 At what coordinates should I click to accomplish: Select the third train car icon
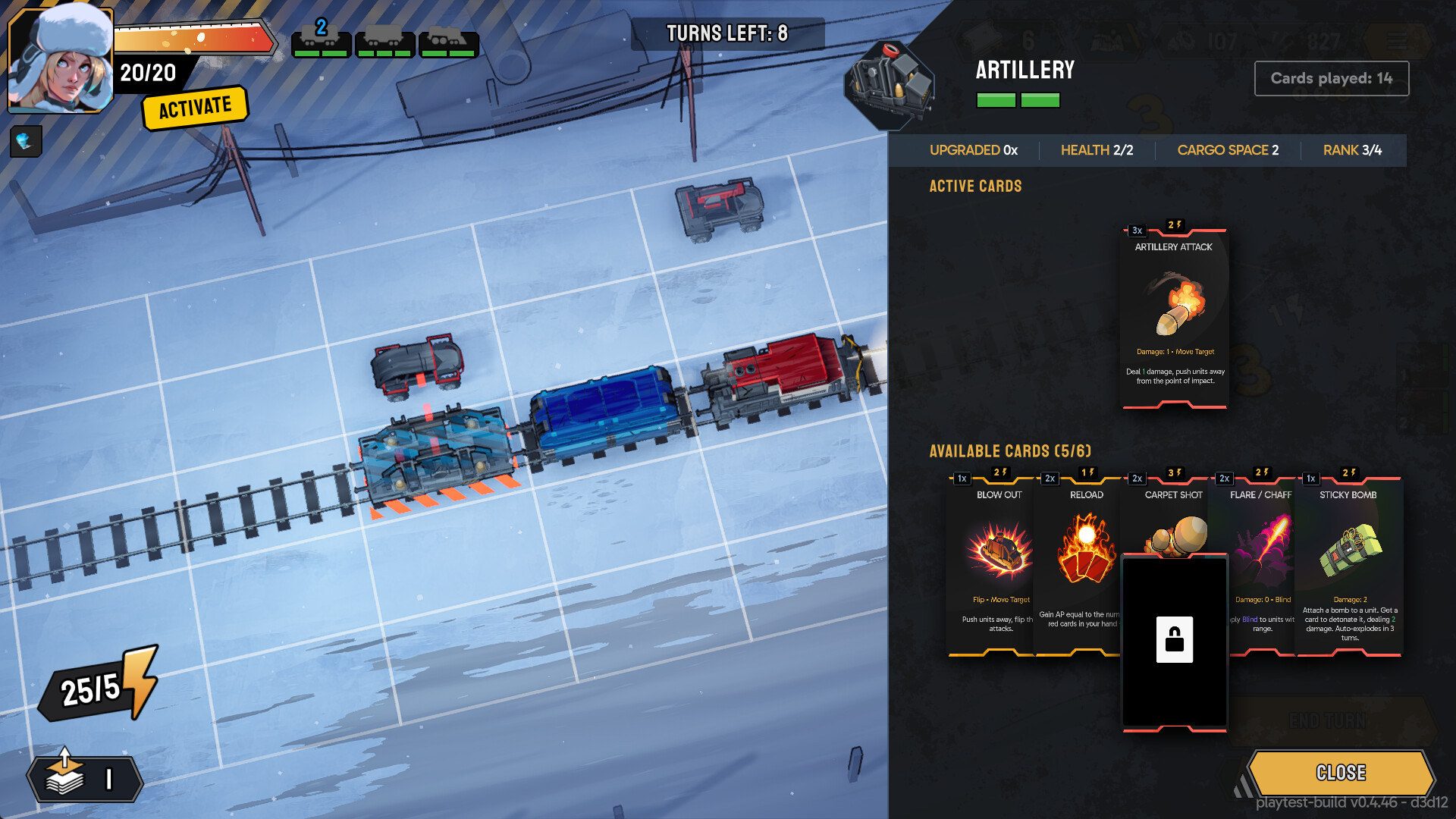449,43
